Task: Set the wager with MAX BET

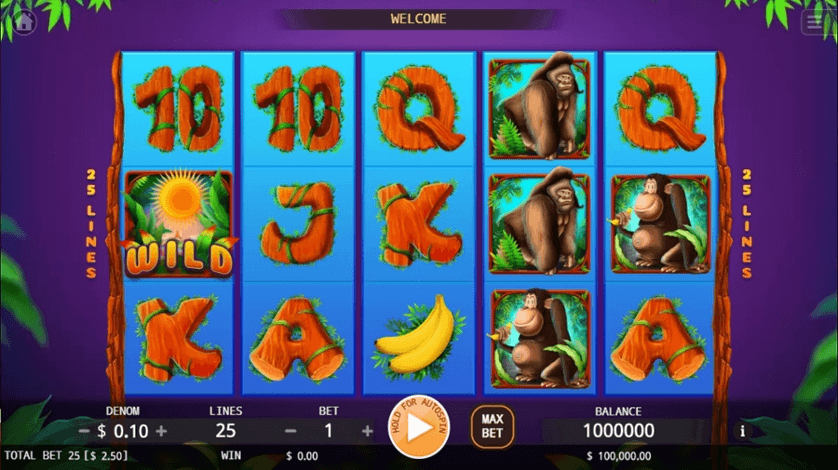Action: 492,426
